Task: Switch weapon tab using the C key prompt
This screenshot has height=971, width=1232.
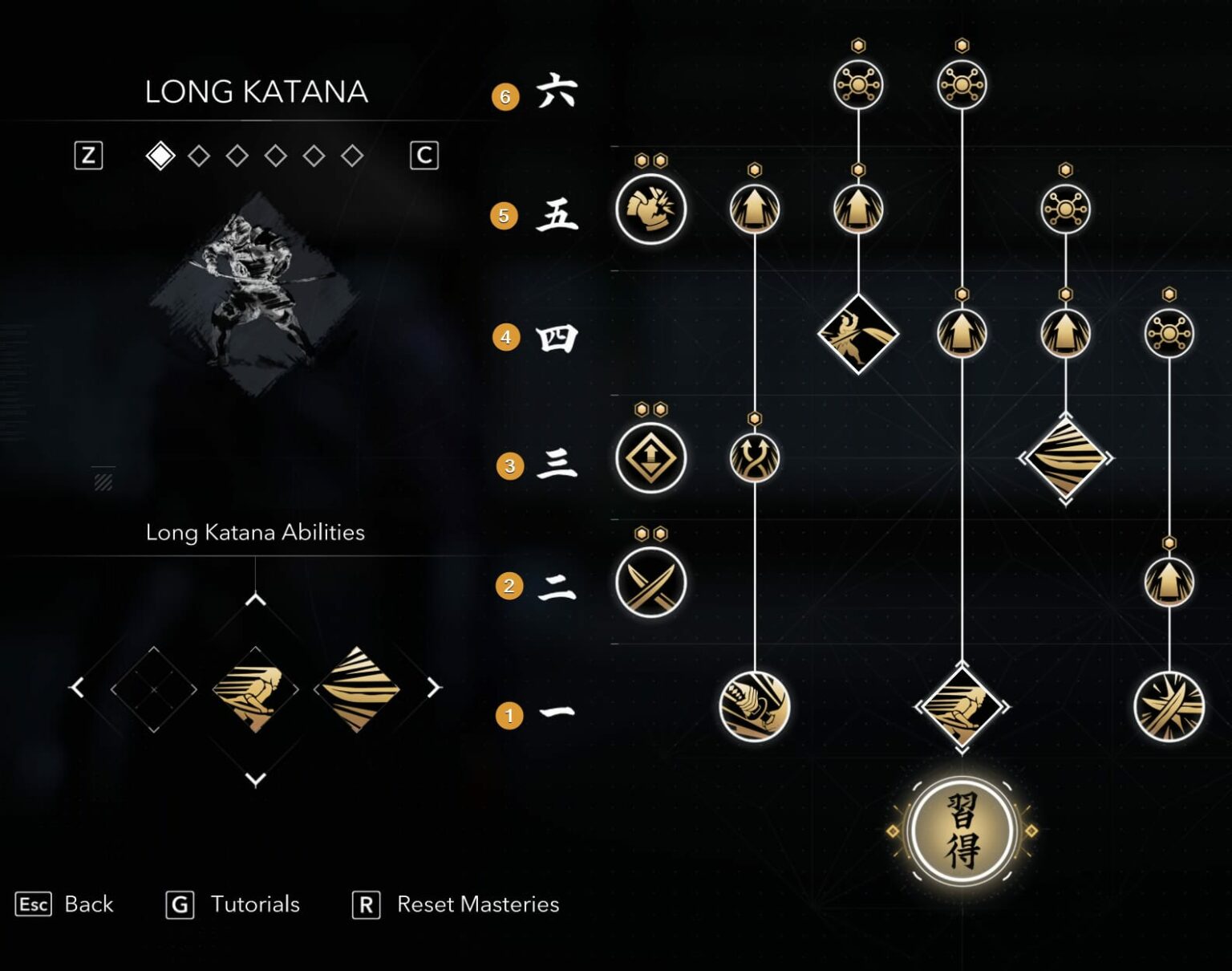Action: [x=425, y=156]
